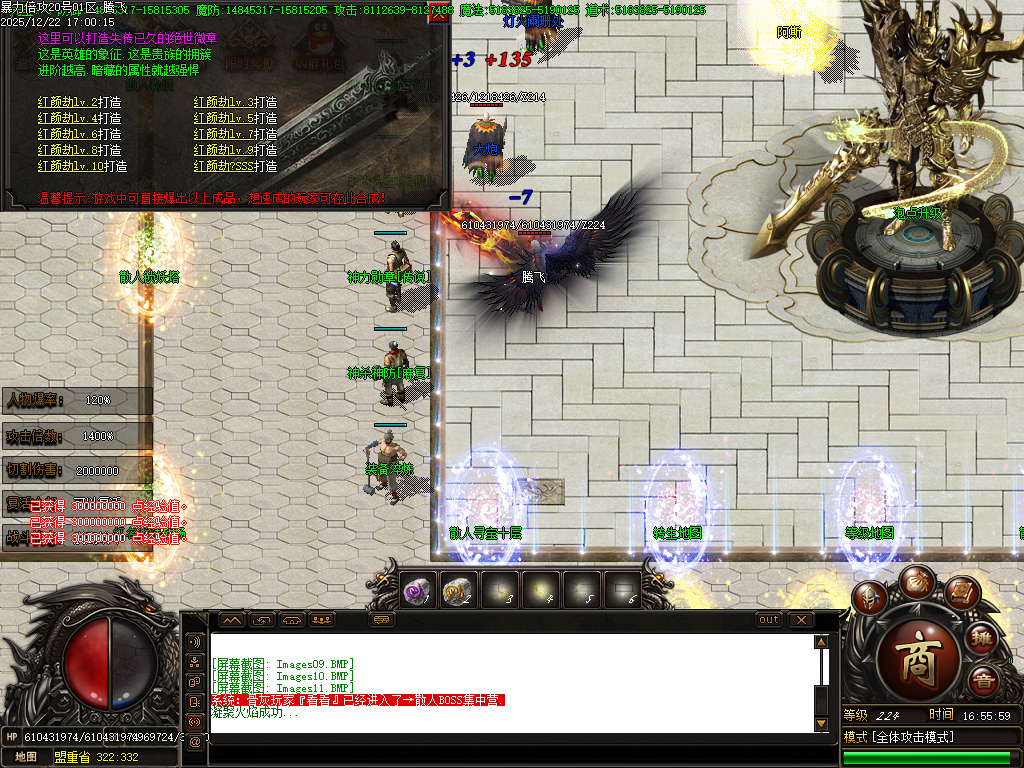Viewport: 1024px width, 768px height.
Task: Click the mountain-shaped chat toolbar button
Action: pyautogui.click(x=232, y=620)
